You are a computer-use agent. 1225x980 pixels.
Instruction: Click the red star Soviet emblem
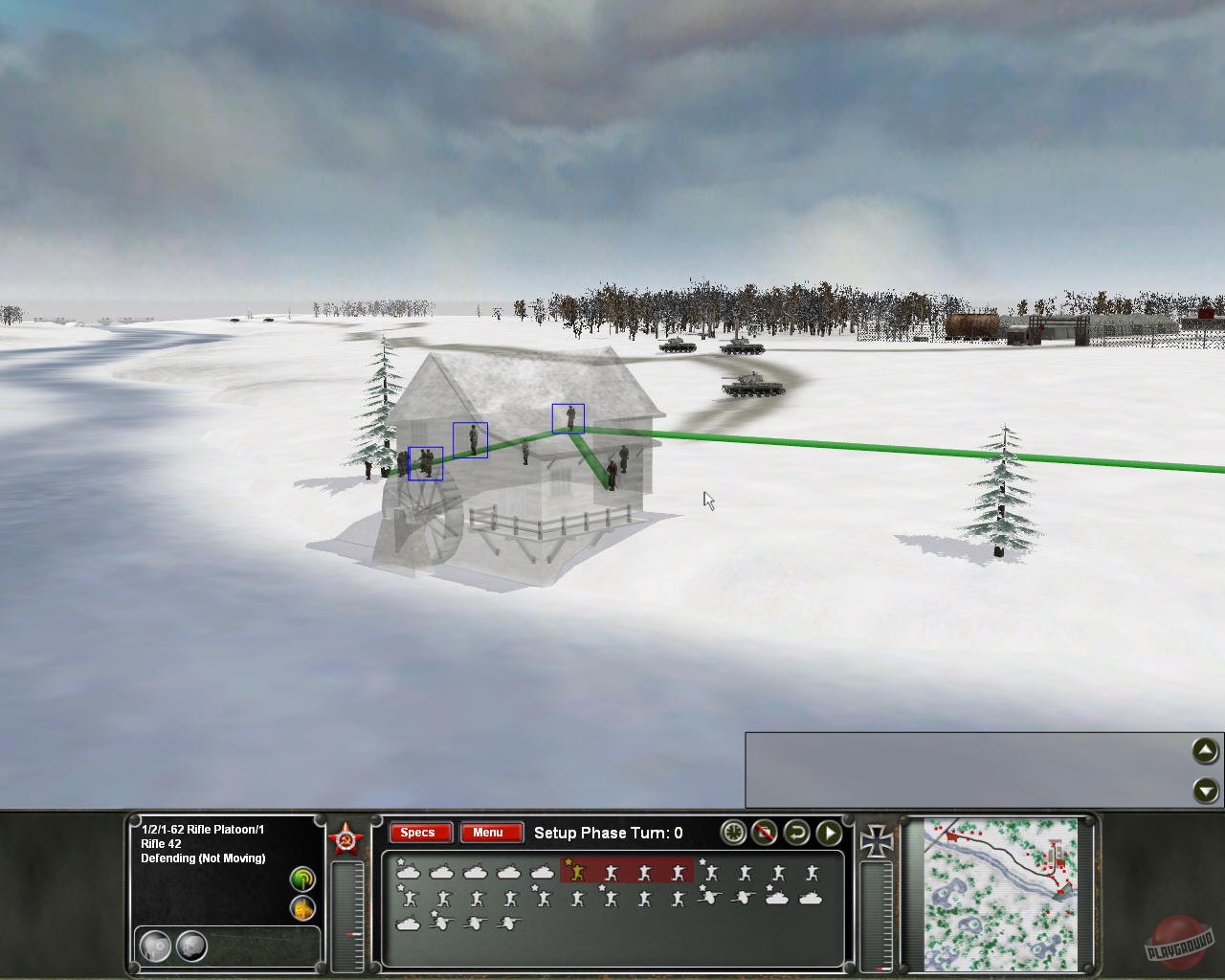click(345, 837)
